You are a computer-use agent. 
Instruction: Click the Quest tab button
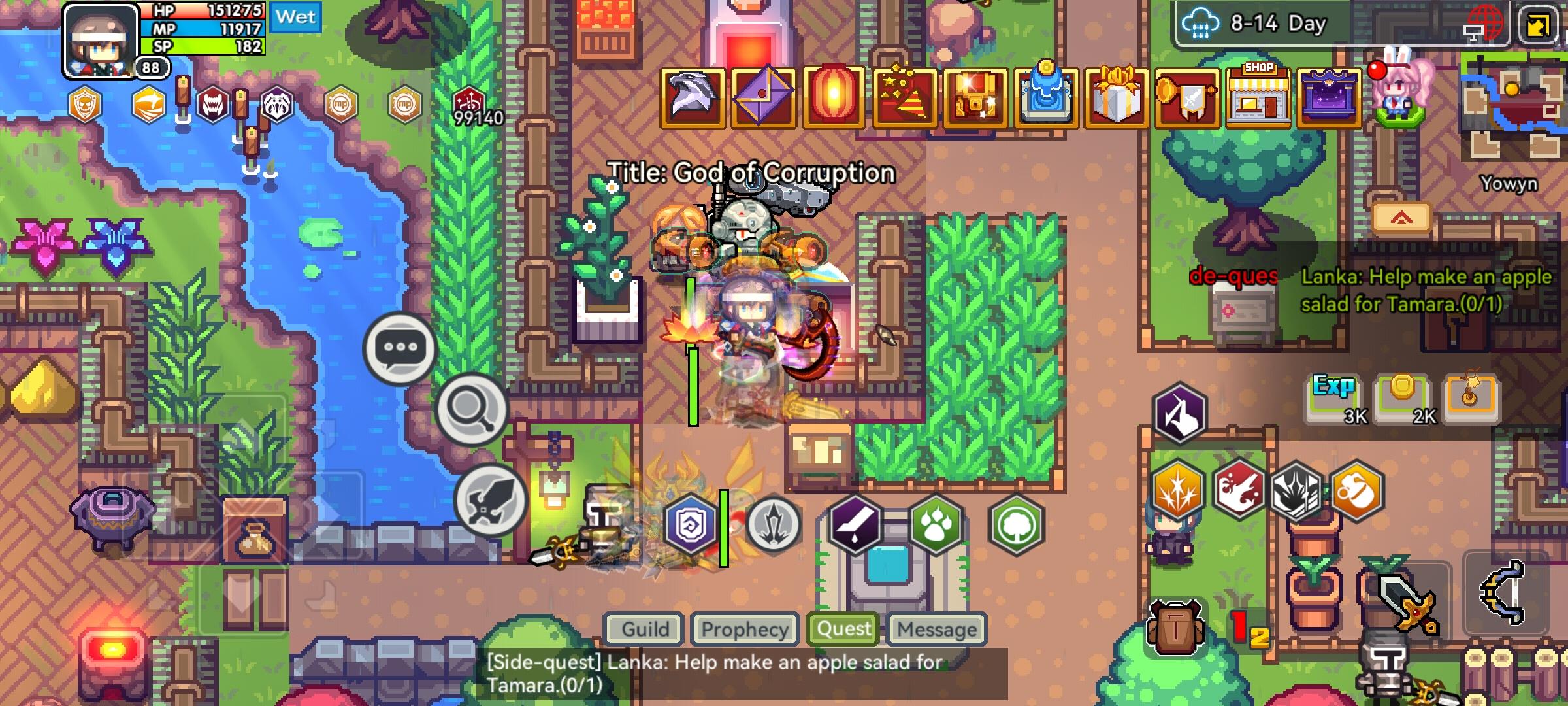(843, 628)
